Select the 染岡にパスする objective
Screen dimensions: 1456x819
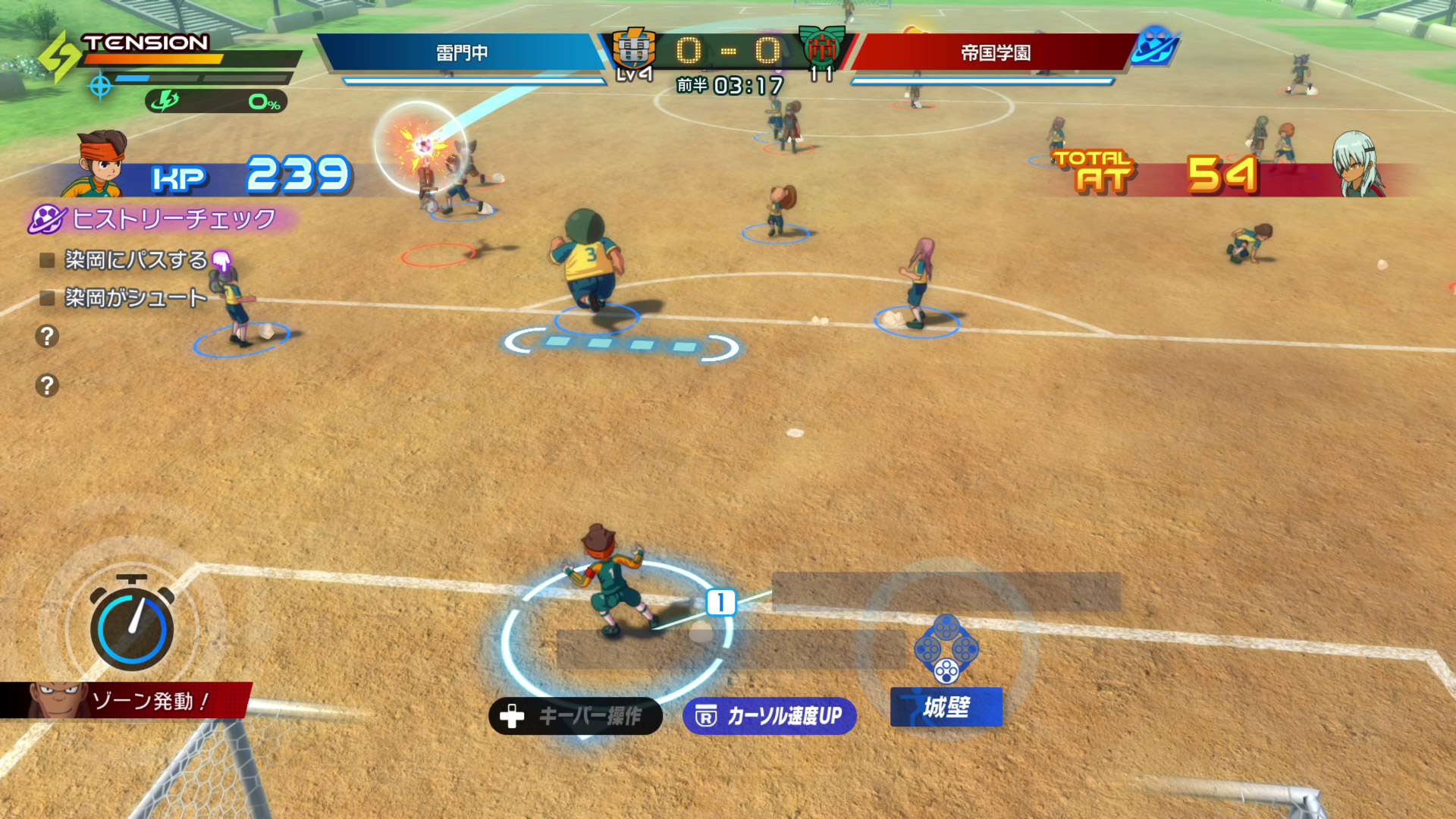coord(135,260)
